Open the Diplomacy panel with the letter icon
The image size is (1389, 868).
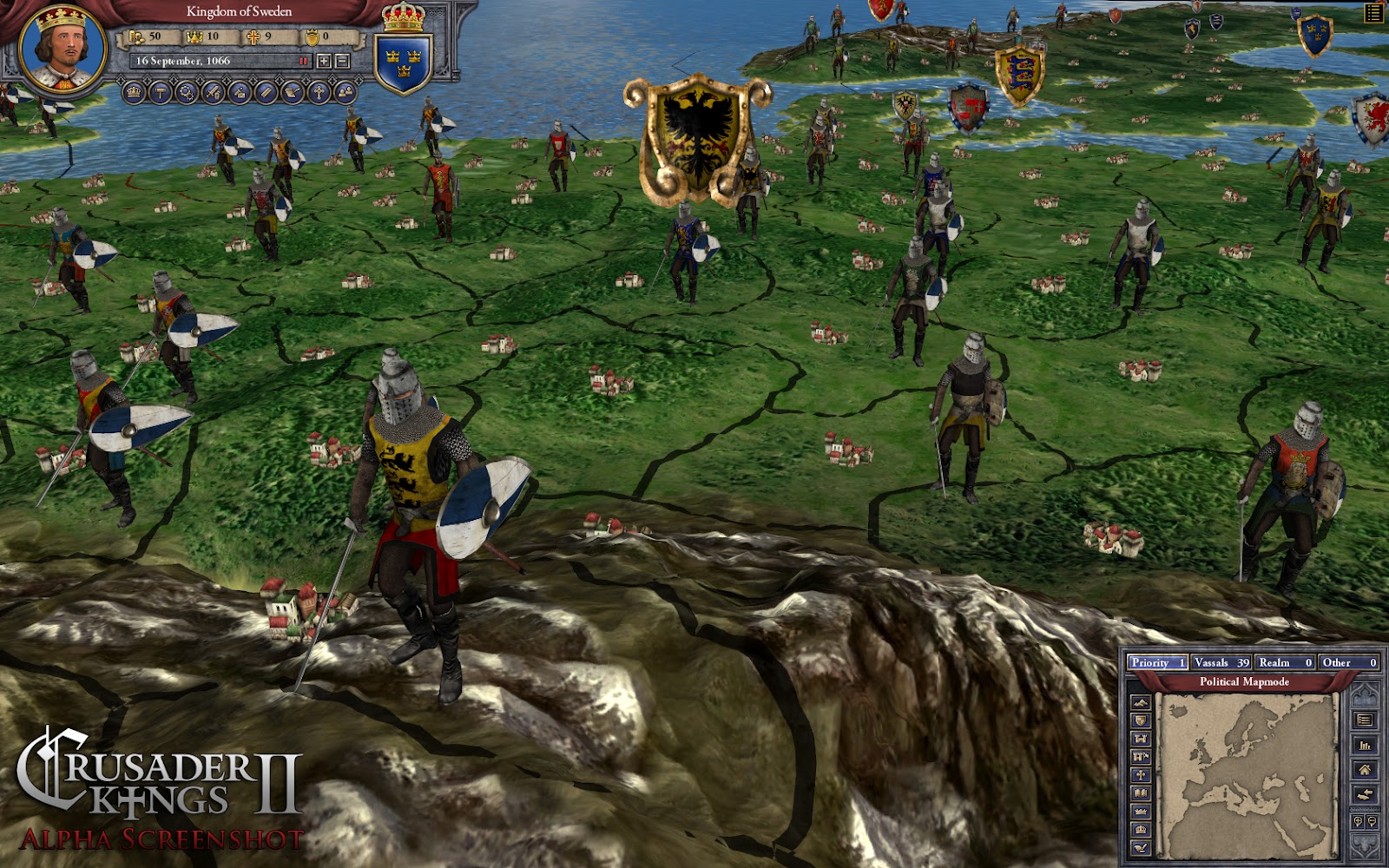pyautogui.click(x=293, y=92)
